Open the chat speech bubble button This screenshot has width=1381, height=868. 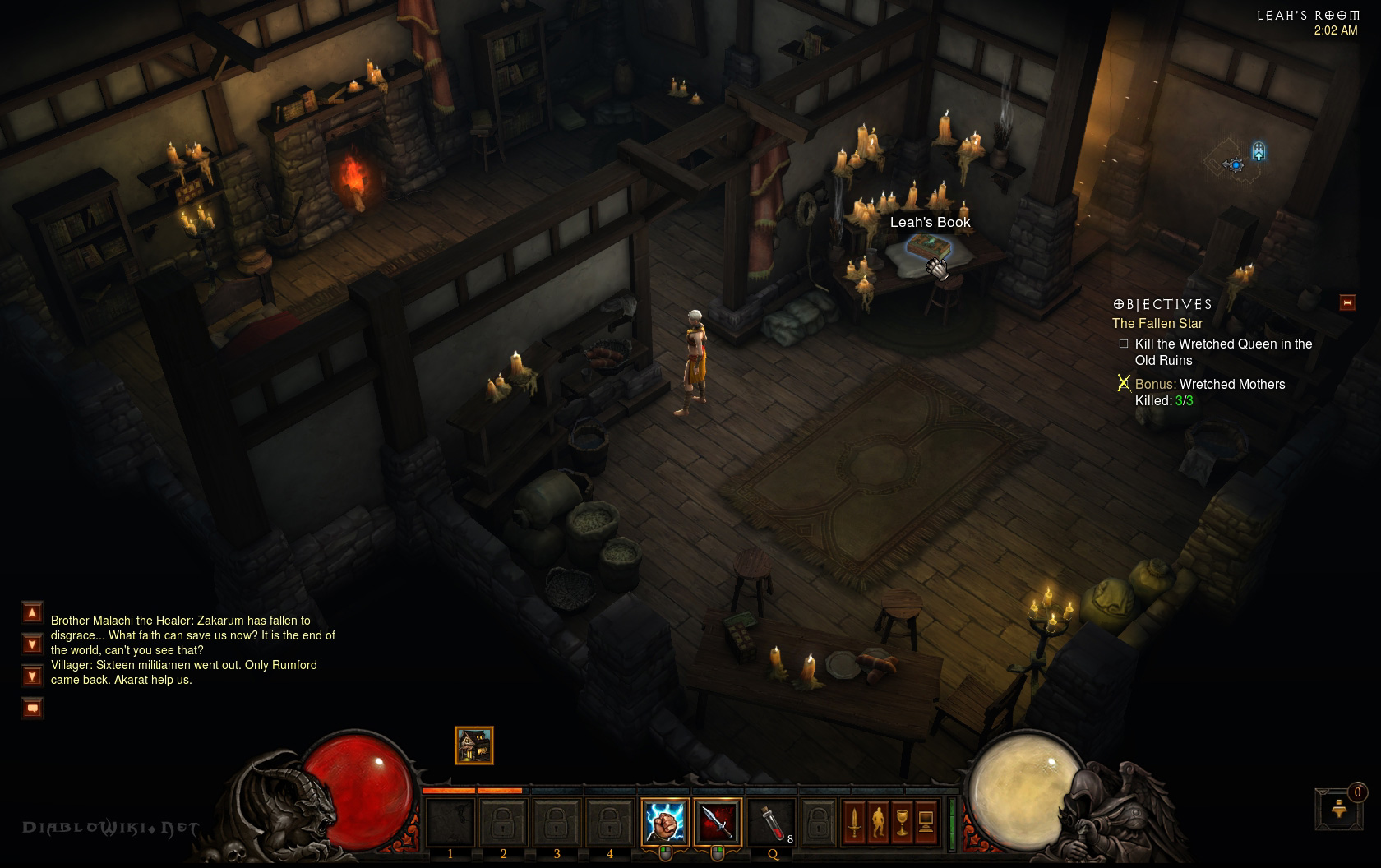(32, 708)
